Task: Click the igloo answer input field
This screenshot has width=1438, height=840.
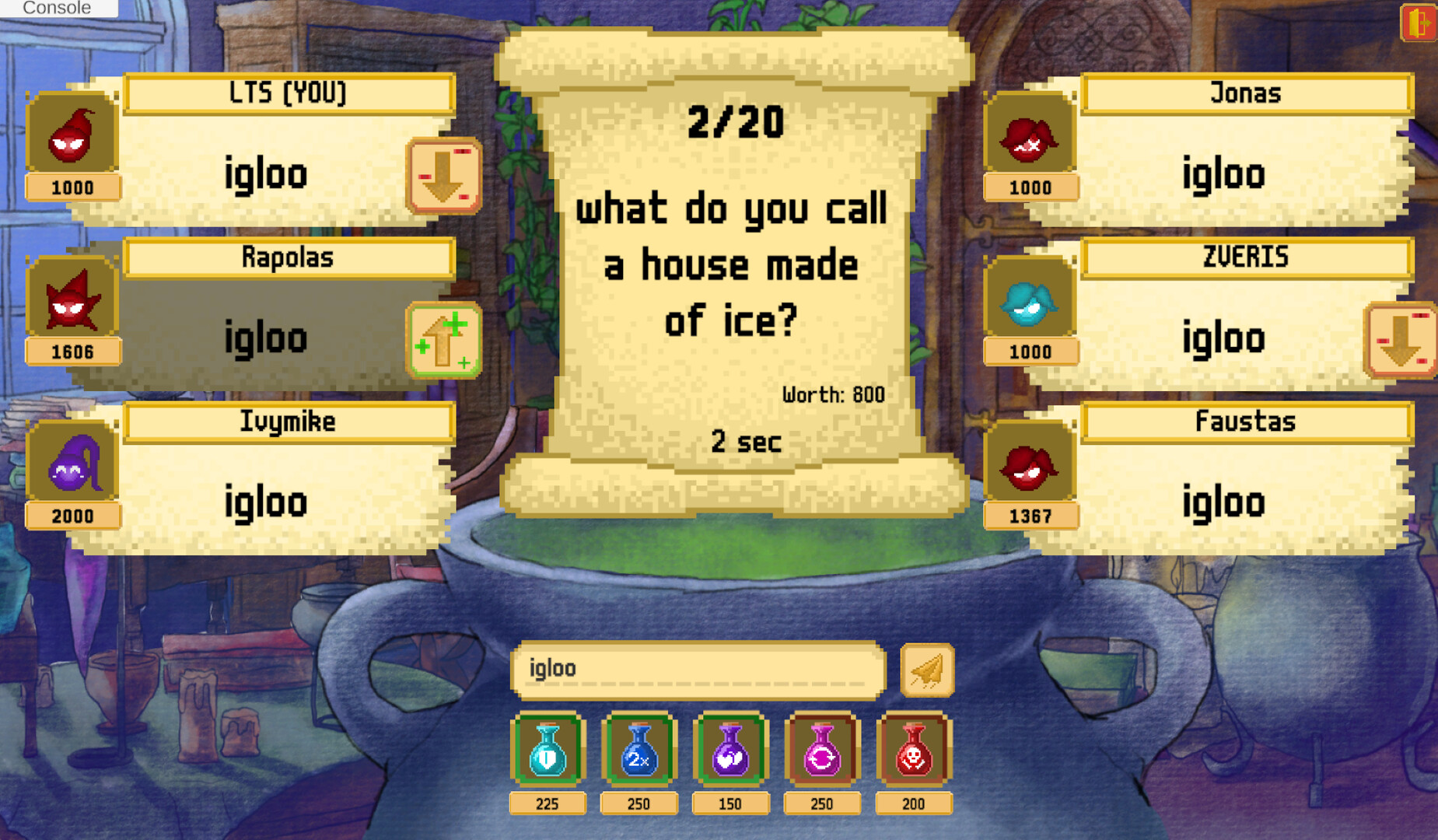Action: [x=698, y=667]
